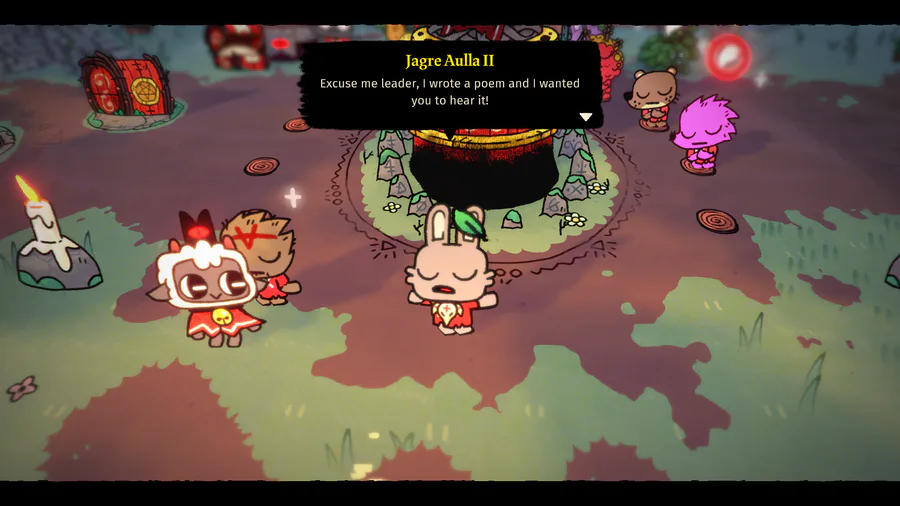The height and width of the screenshot is (506, 900).
Task: Click Jagre Aulla II's dialogue box
Action: coord(450,84)
